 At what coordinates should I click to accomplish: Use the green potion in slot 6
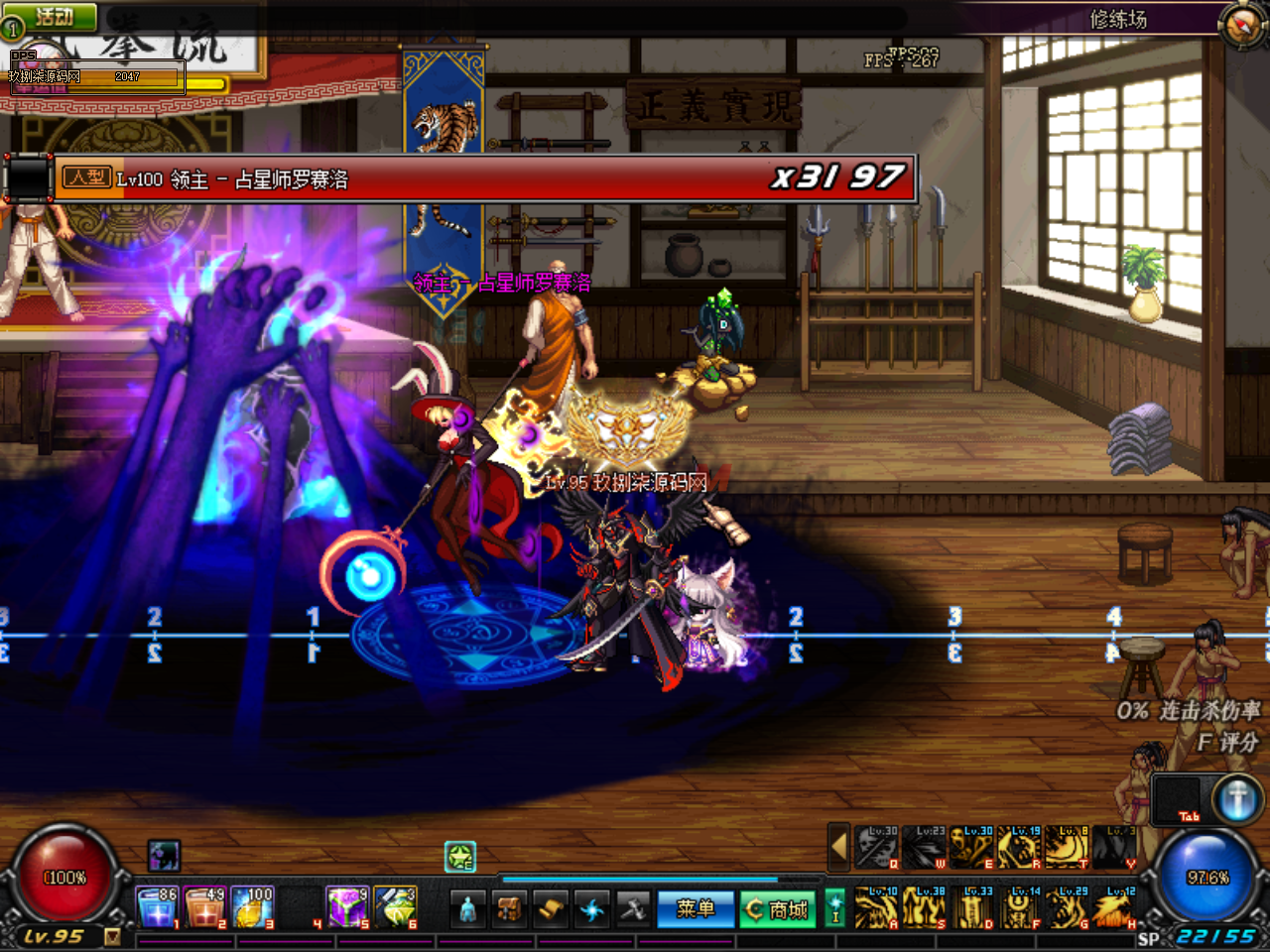(395, 907)
